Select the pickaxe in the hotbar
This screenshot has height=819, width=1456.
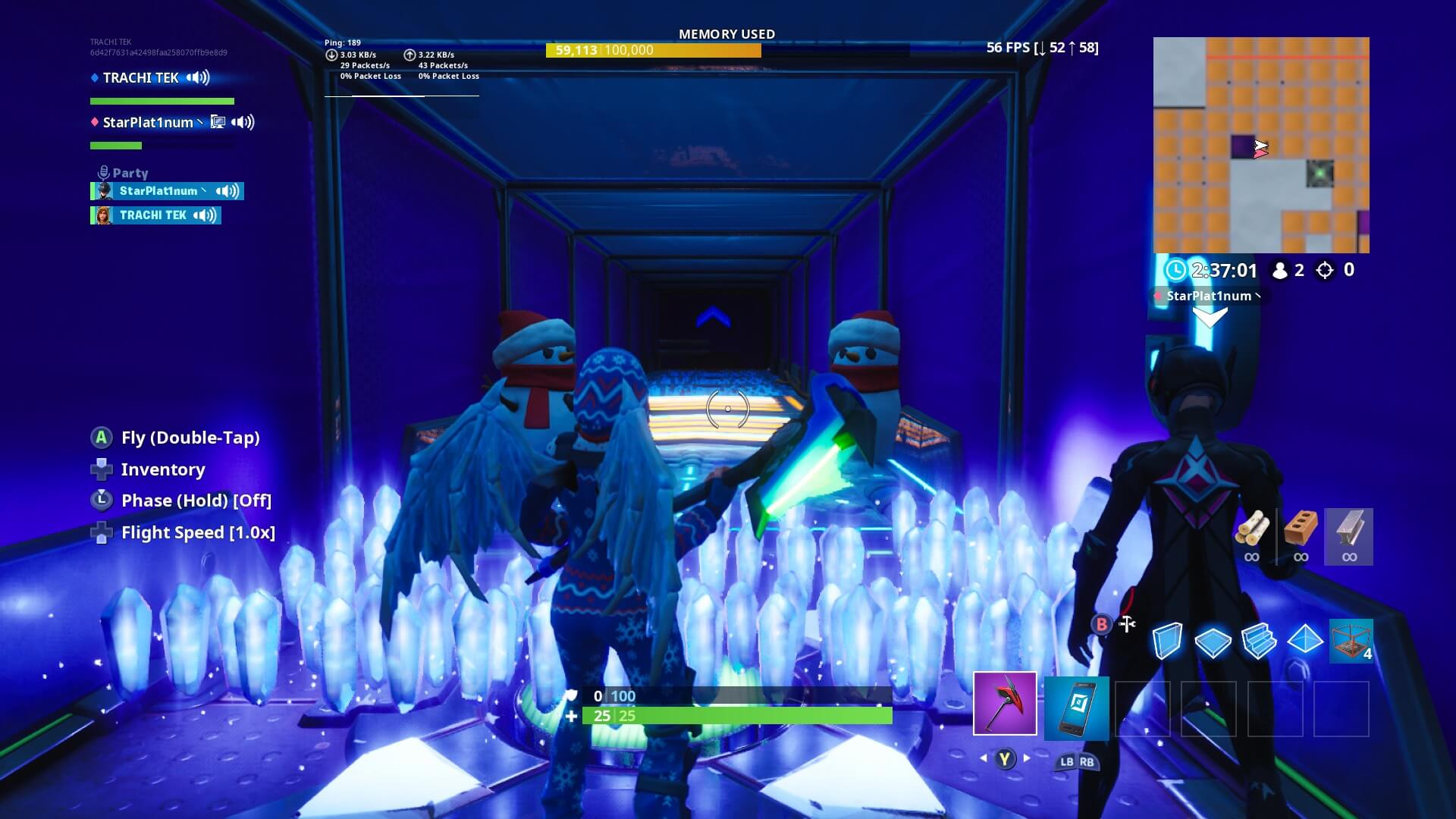coord(1005,707)
